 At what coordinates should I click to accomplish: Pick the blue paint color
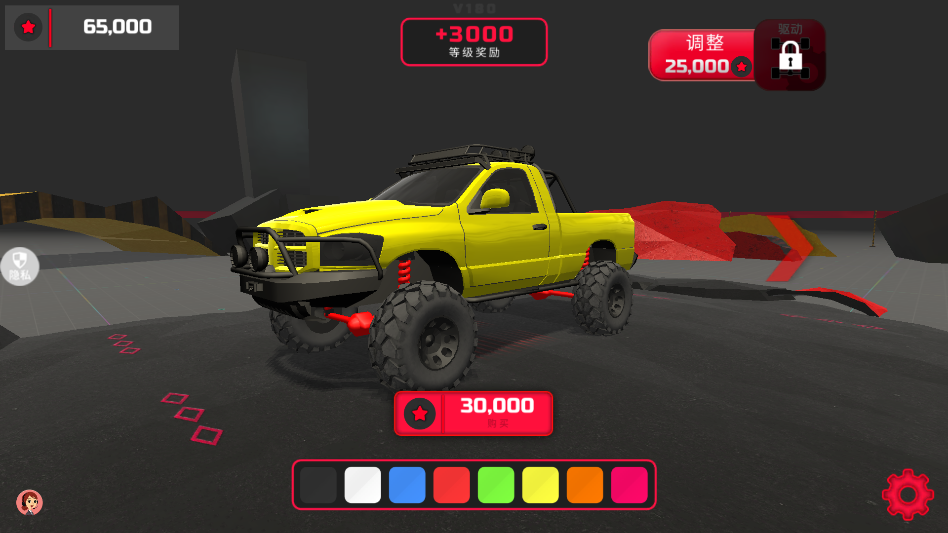coord(407,485)
